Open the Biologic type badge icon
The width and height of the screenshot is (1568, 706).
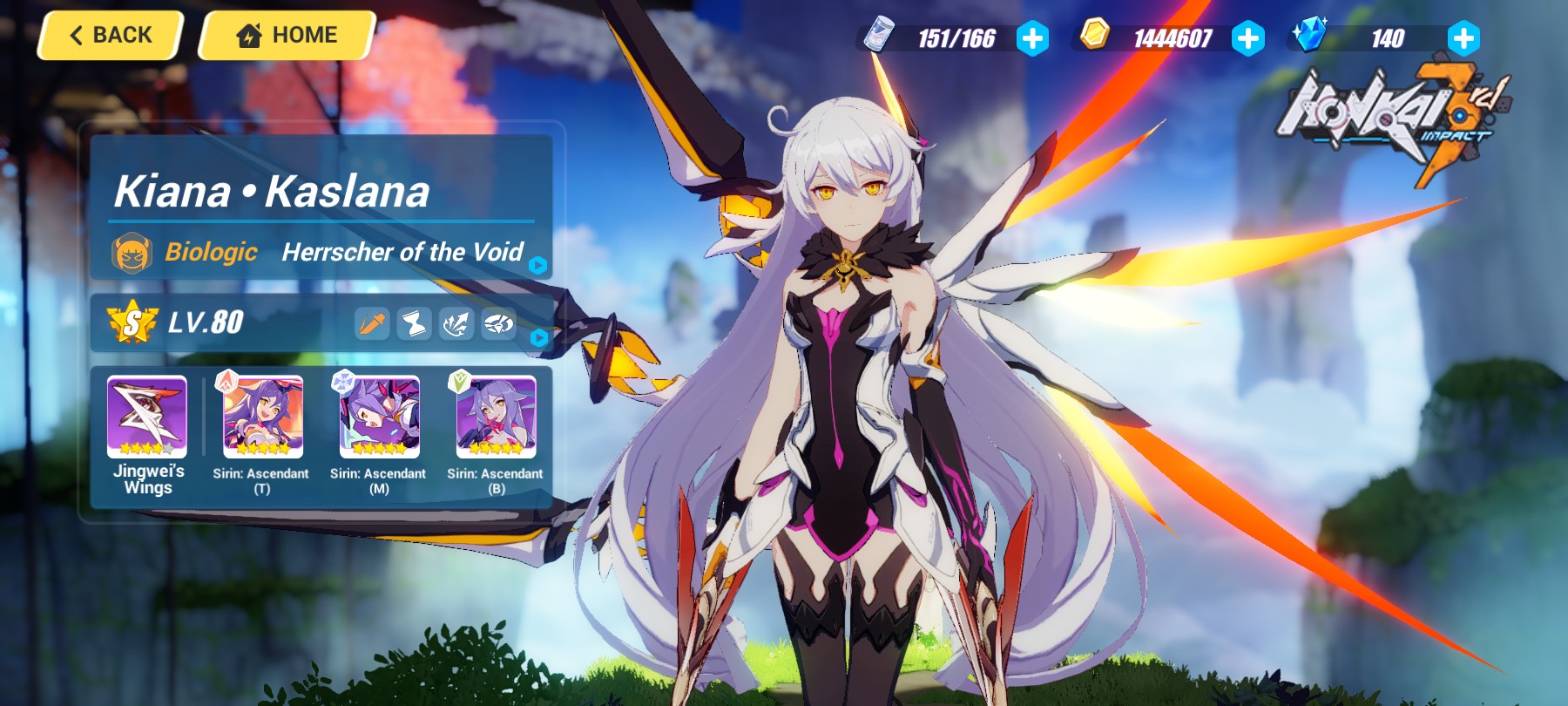132,253
